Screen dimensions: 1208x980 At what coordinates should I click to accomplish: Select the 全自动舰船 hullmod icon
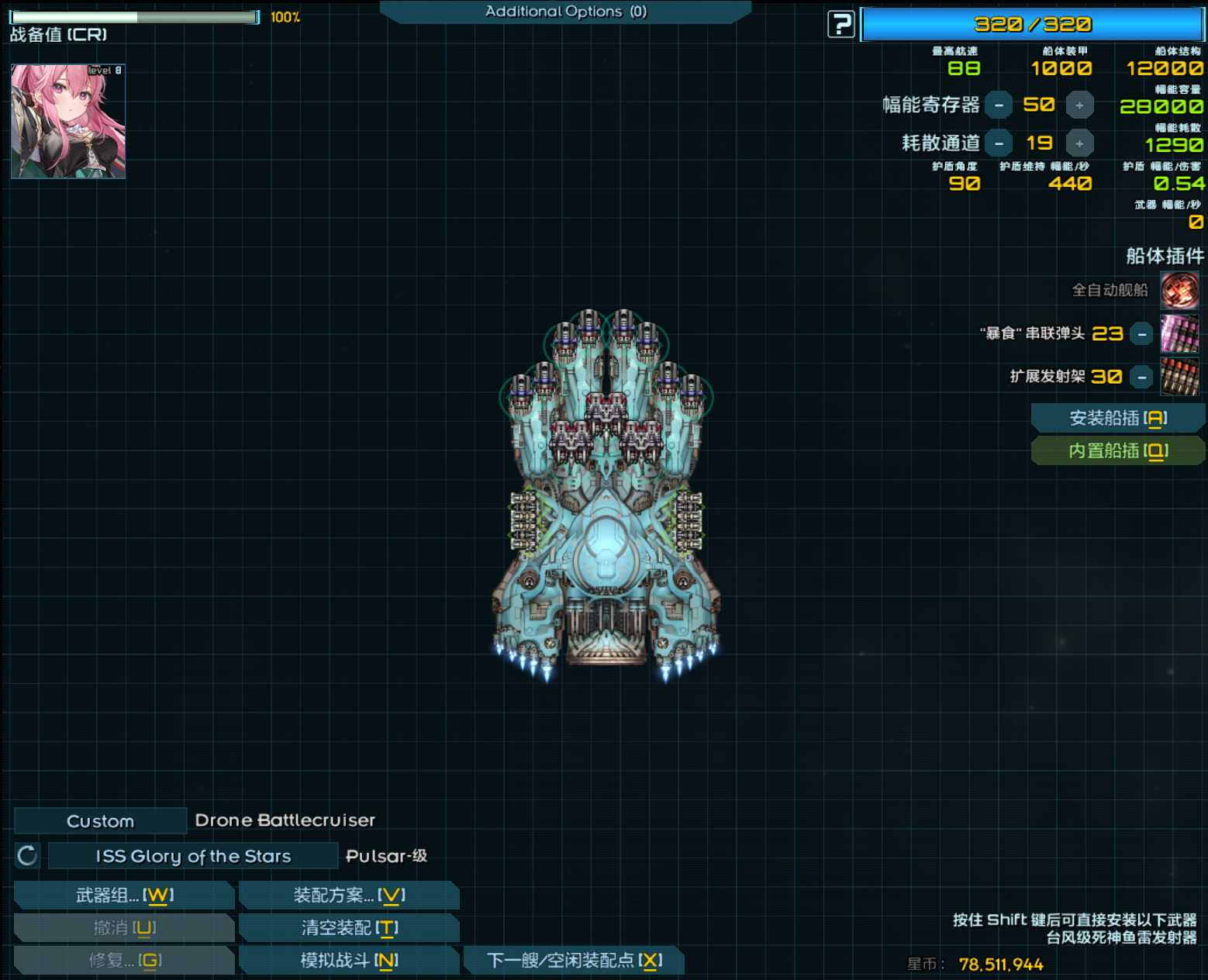click(x=1179, y=291)
